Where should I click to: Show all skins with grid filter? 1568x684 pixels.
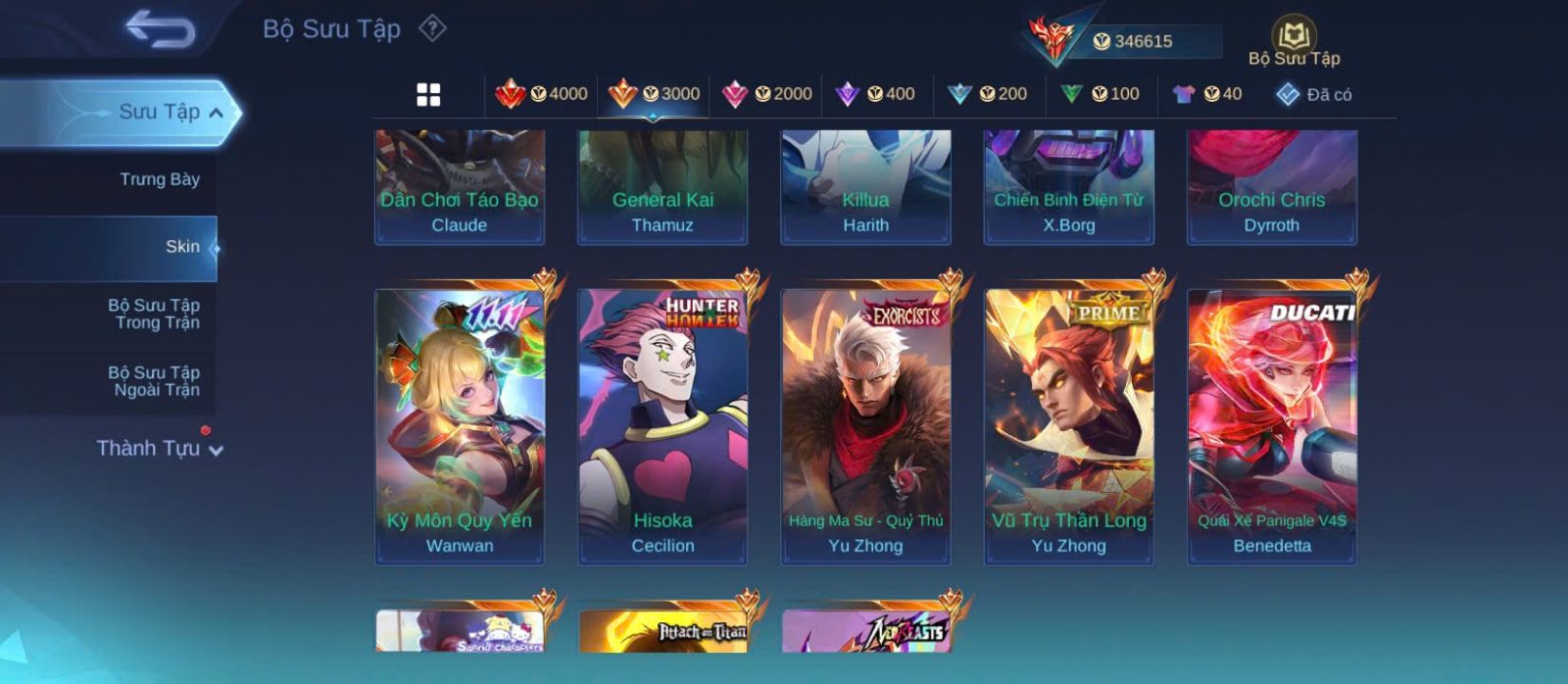(428, 95)
